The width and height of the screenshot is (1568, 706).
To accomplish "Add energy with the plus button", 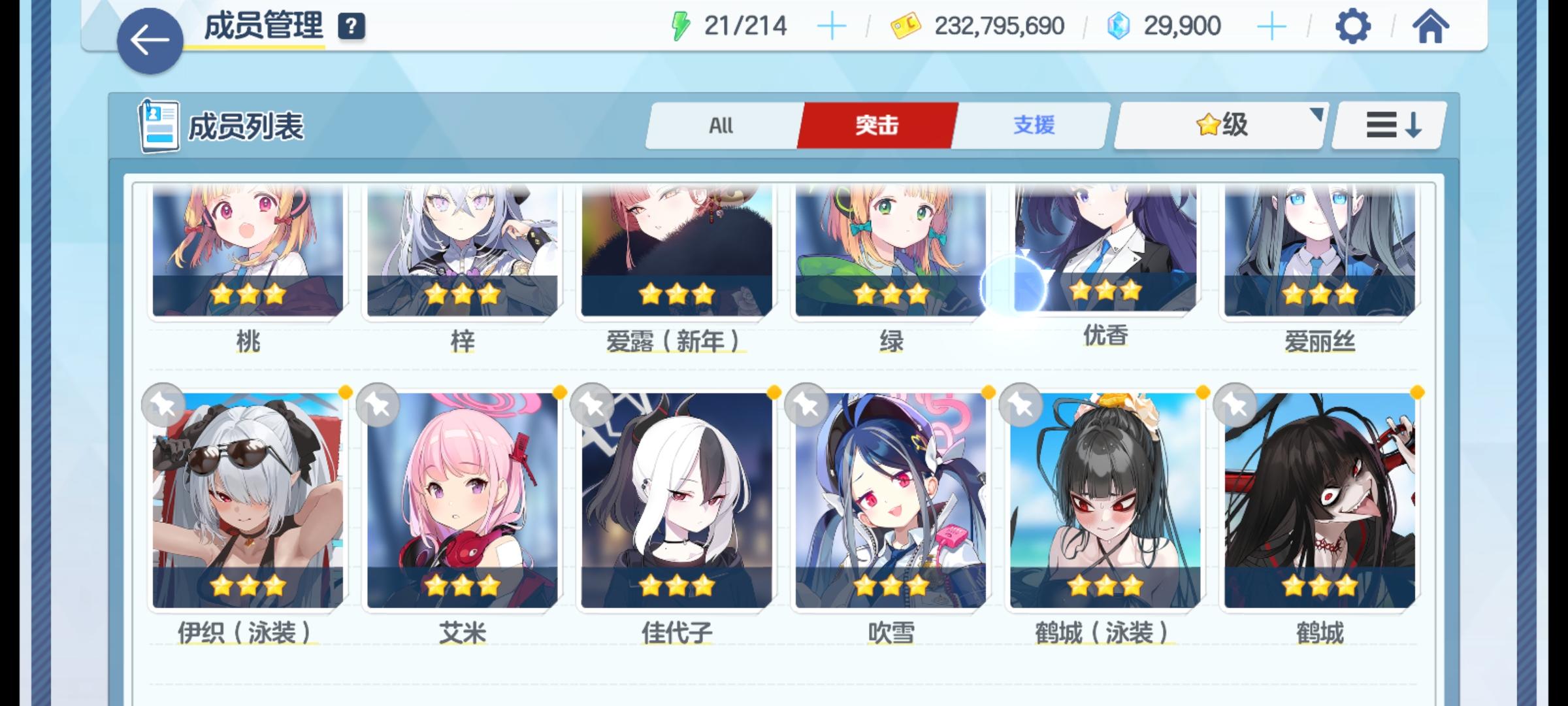I will click(831, 25).
